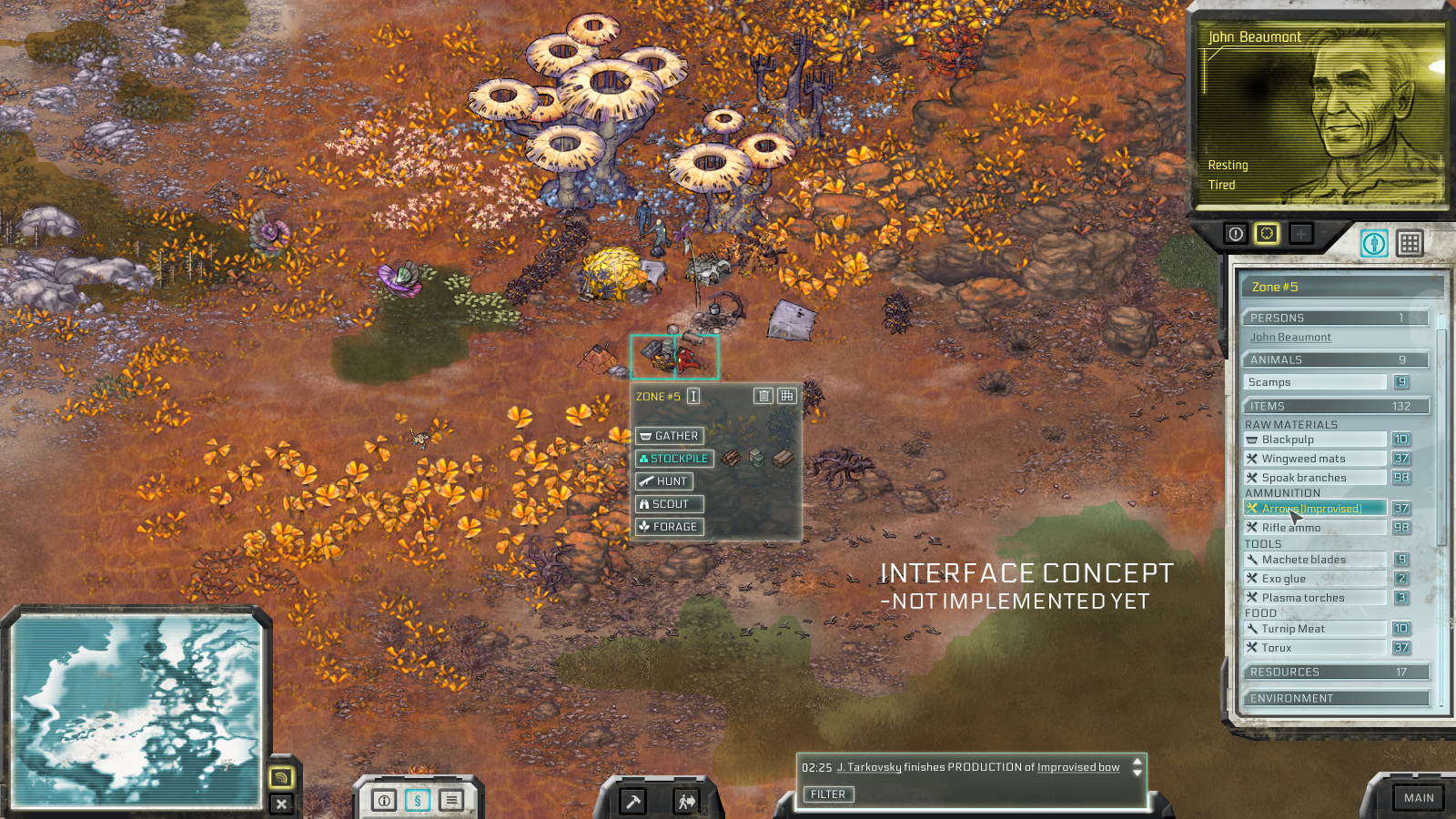Screen dimensions: 1456x819
Task: Select the STOCKPILE zone action
Action: (673, 459)
